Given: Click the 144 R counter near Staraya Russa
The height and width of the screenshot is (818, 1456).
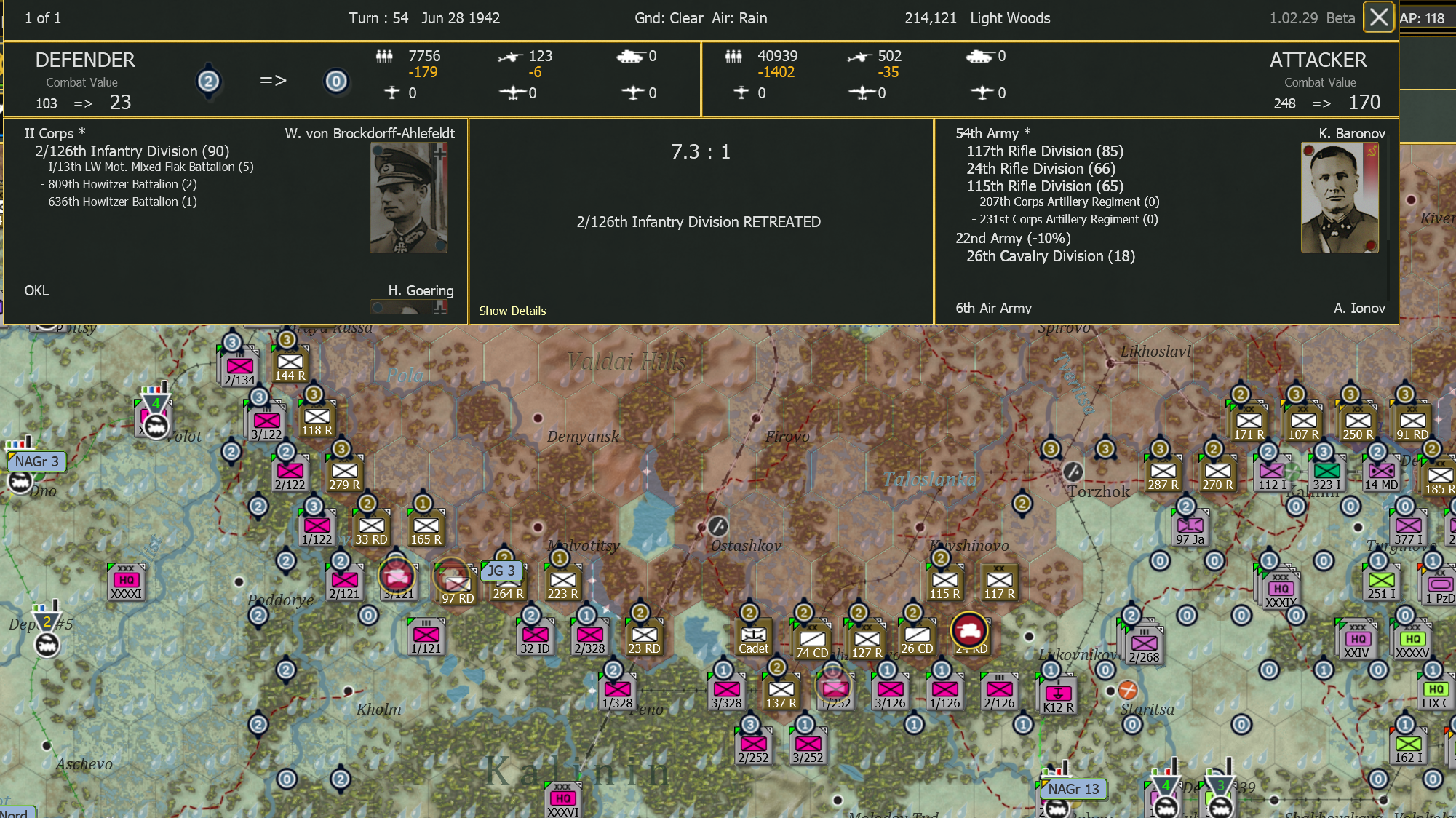Looking at the screenshot, I should [290, 365].
